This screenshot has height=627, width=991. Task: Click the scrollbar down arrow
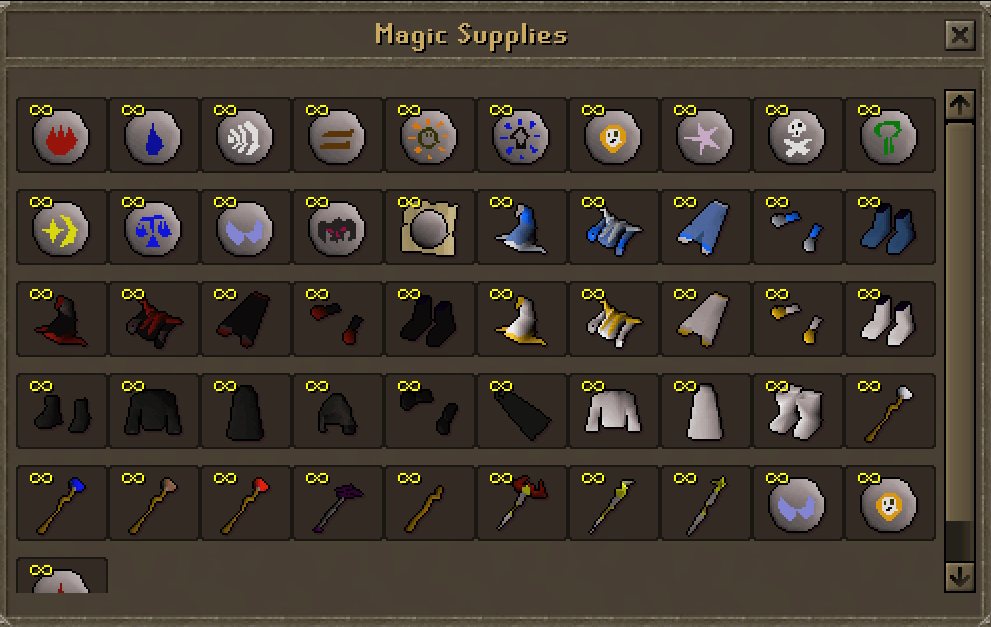[x=959, y=577]
